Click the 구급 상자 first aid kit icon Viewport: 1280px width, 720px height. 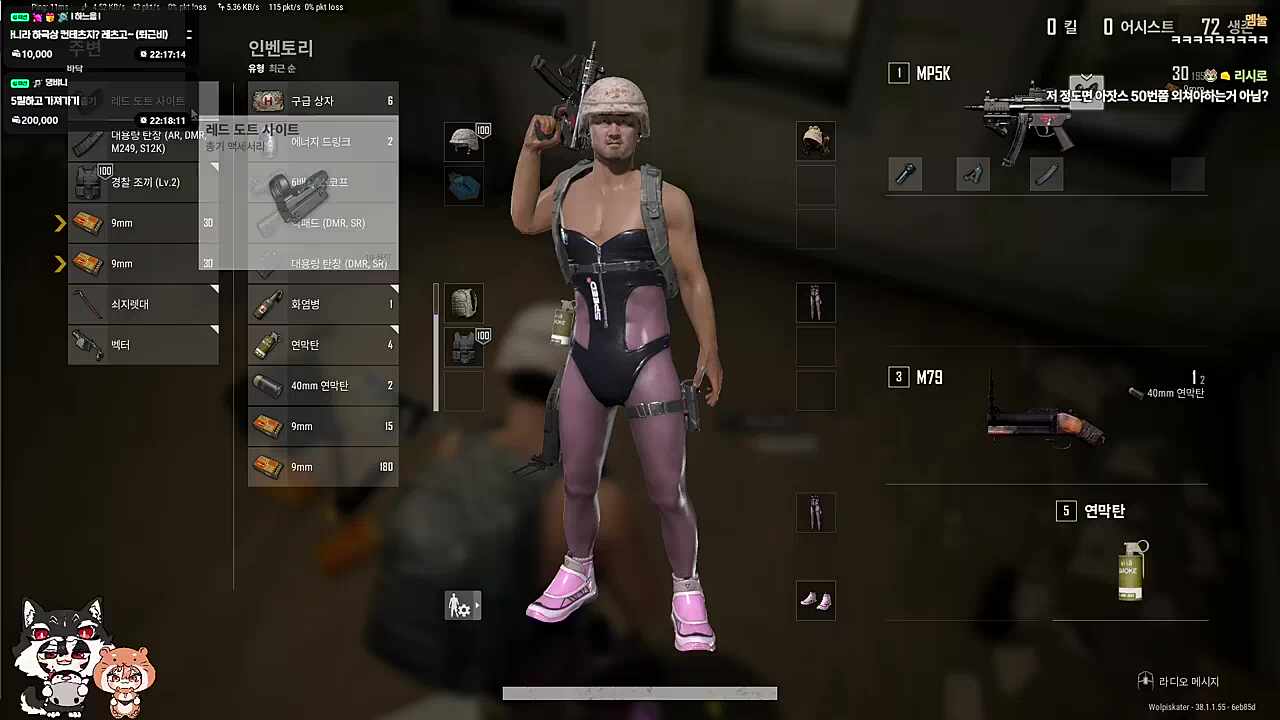pyautogui.click(x=267, y=100)
